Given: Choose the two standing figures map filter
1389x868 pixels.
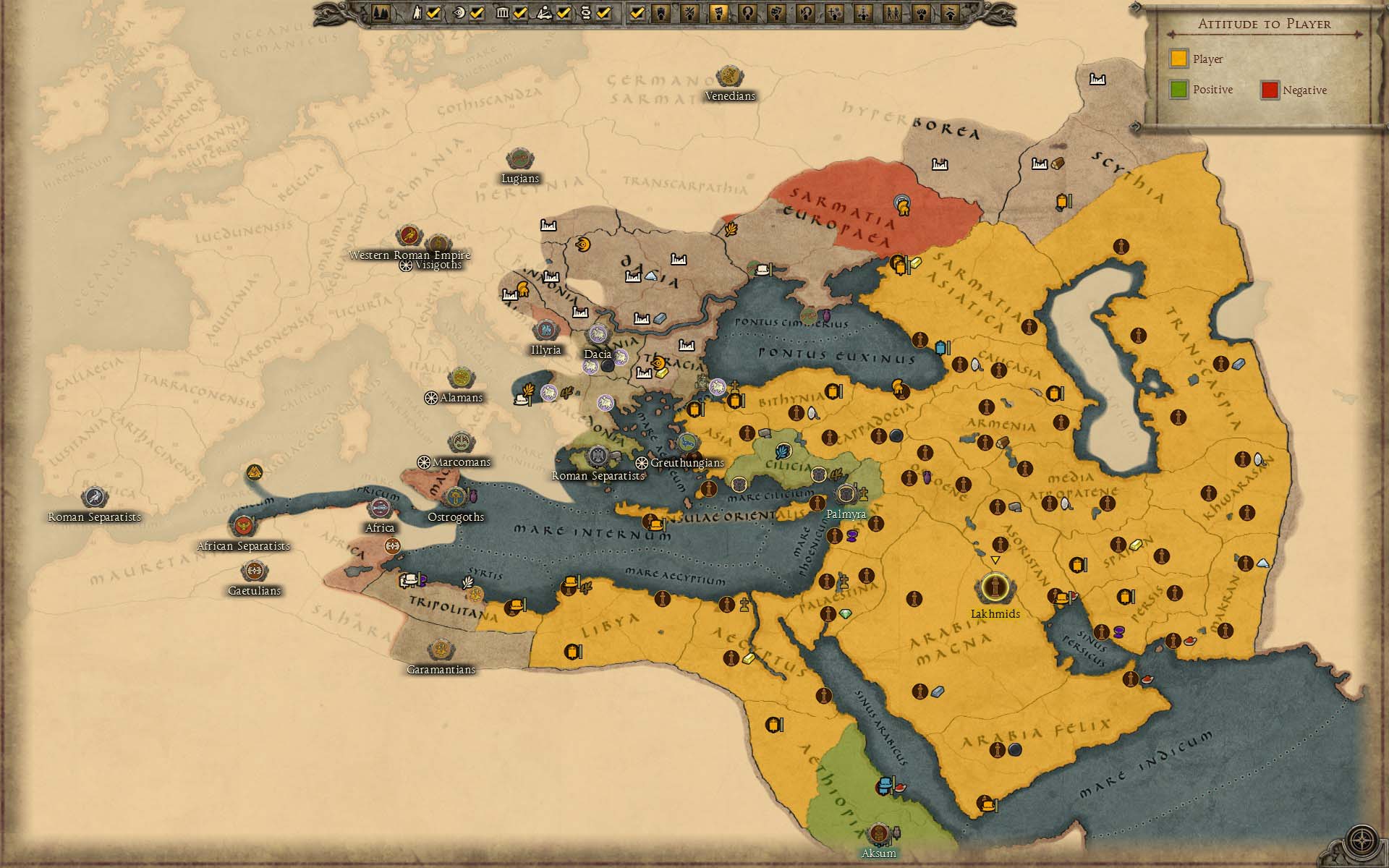Looking at the screenshot, I should coord(893,12).
